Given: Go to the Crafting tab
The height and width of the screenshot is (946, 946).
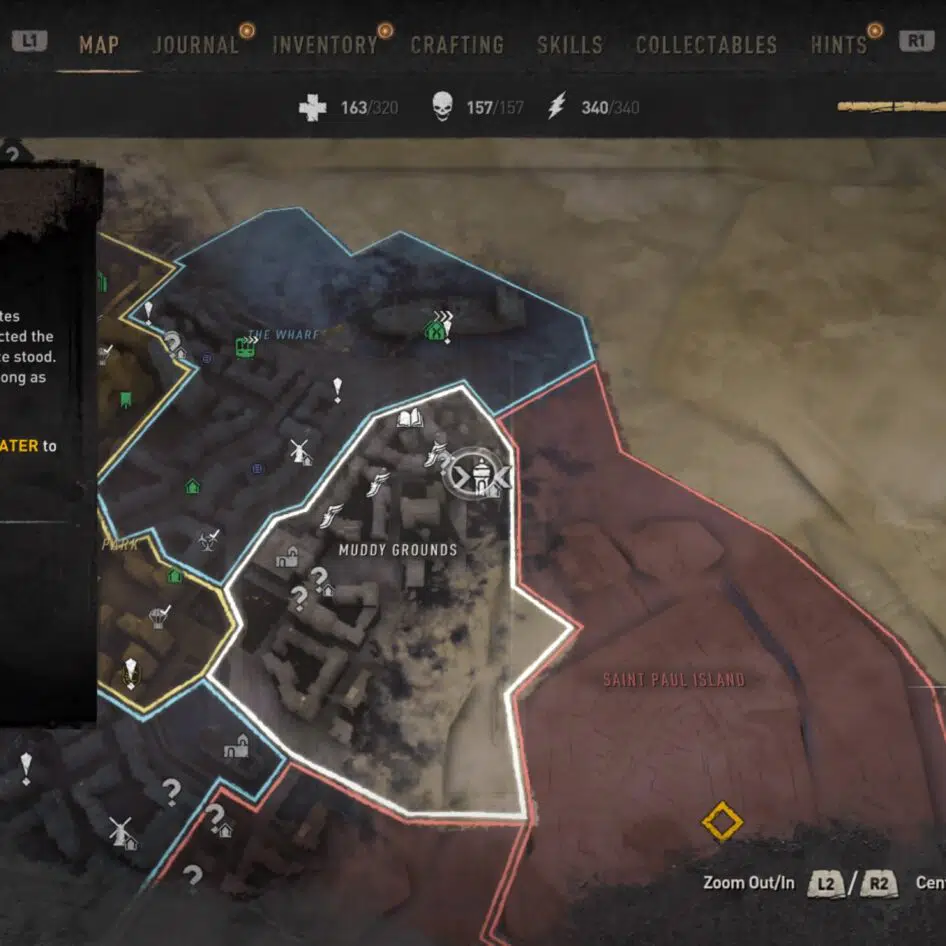Looking at the screenshot, I should click(x=457, y=45).
